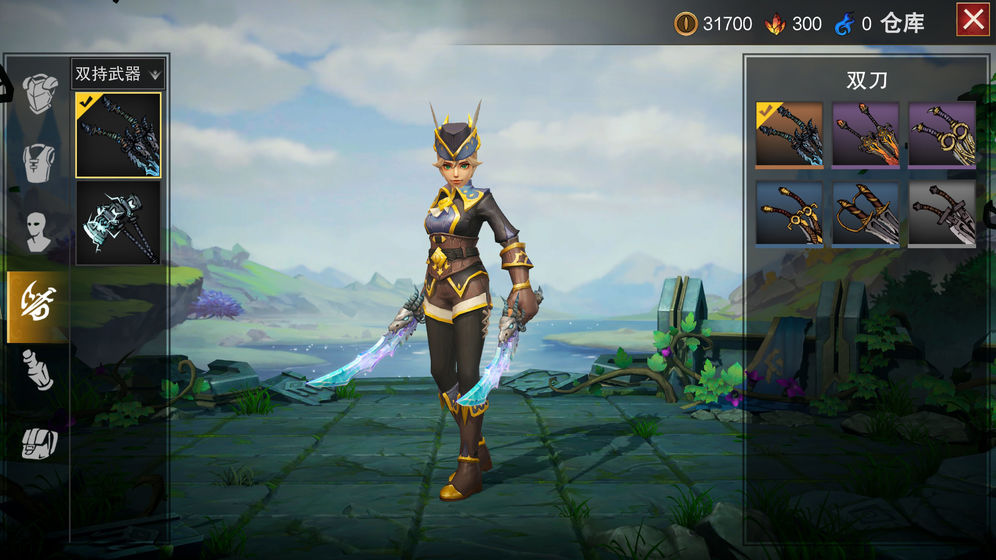Viewport: 996px width, 560px height.
Task: Click the blue swirl currency icon
Action: click(x=843, y=24)
